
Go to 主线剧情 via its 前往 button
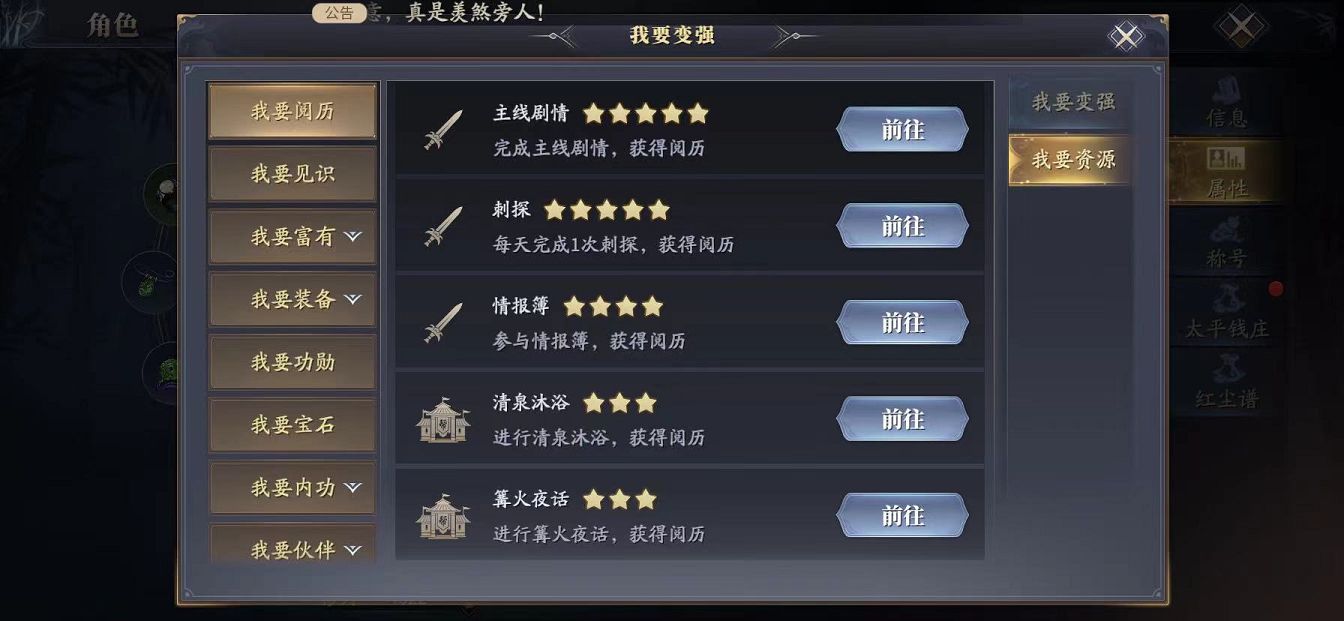coord(902,130)
